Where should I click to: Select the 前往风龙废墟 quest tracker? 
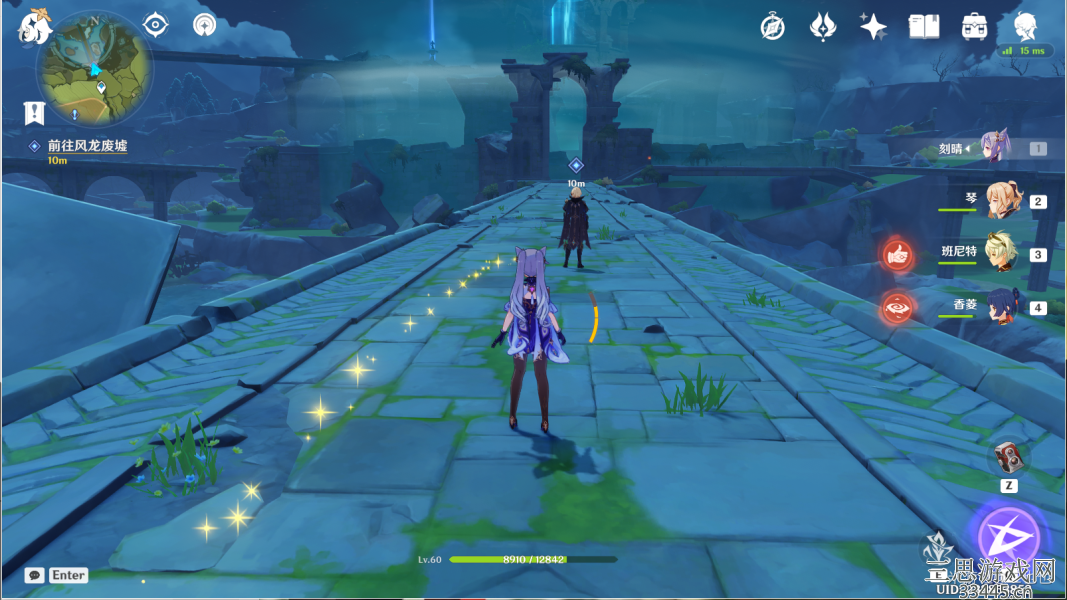point(87,146)
